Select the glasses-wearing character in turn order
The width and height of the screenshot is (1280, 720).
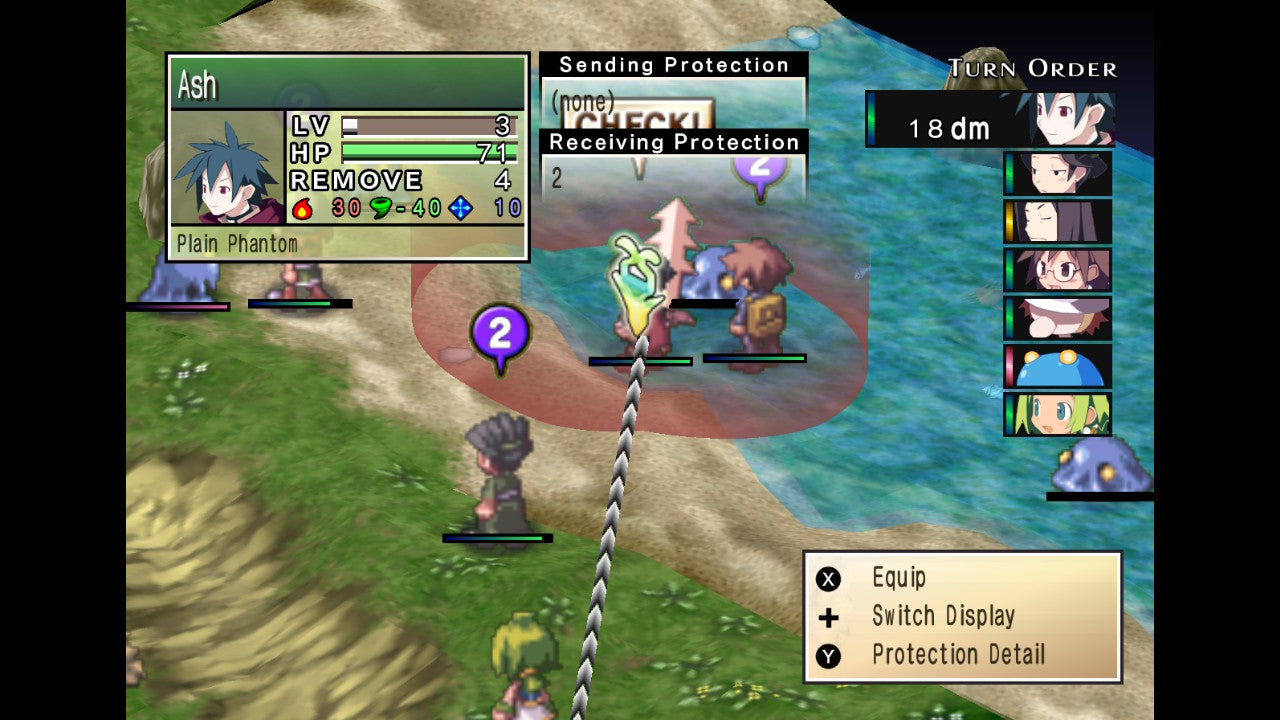pyautogui.click(x=1060, y=270)
